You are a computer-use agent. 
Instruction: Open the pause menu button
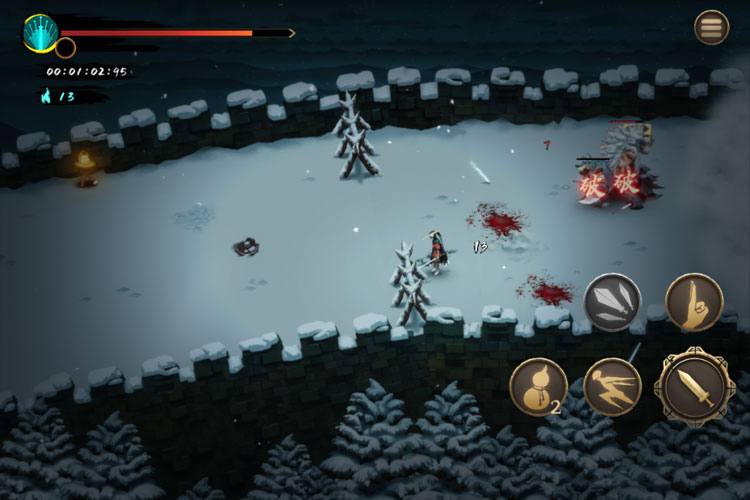[711, 27]
